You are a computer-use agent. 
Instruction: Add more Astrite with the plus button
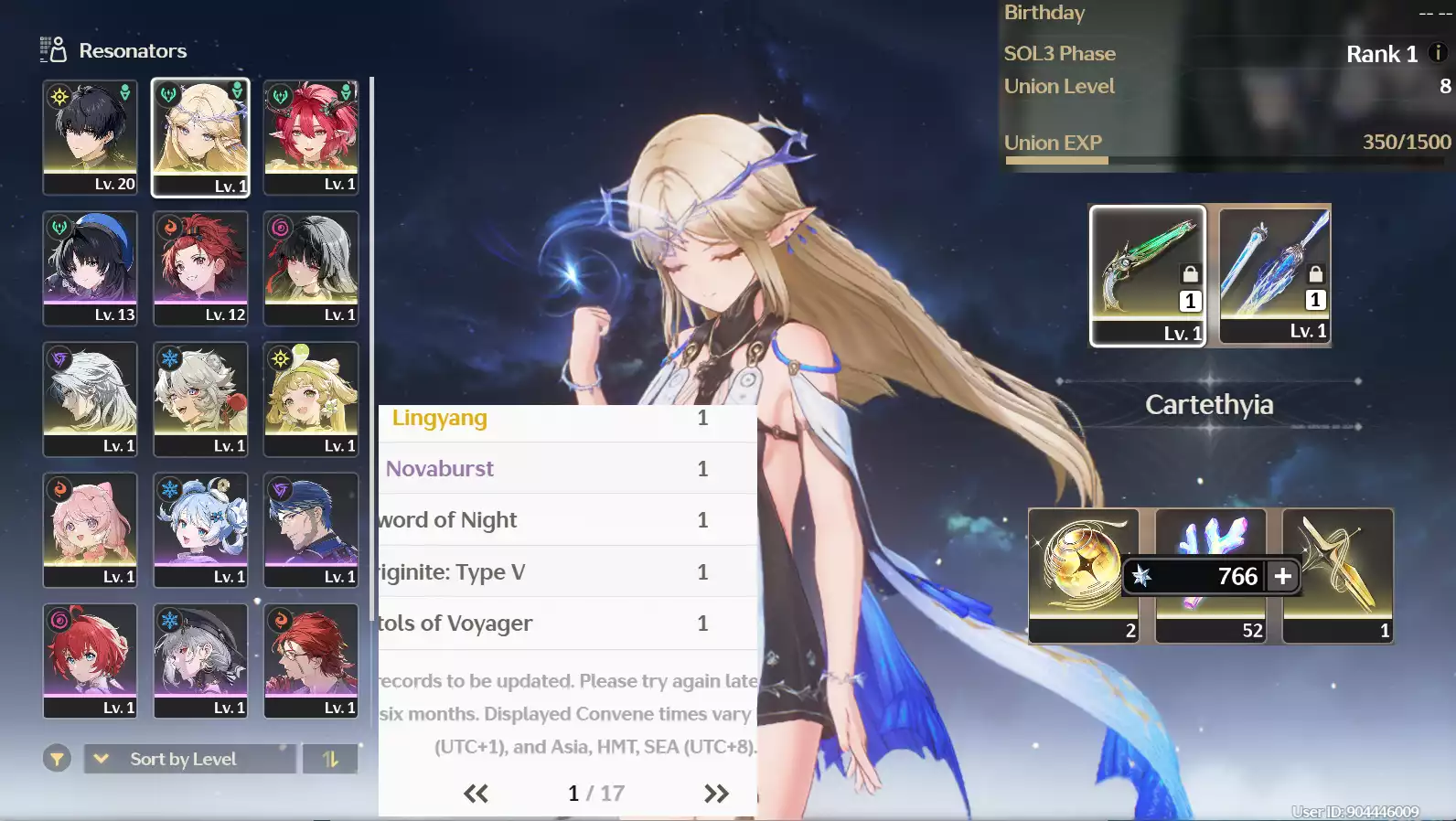1283,576
